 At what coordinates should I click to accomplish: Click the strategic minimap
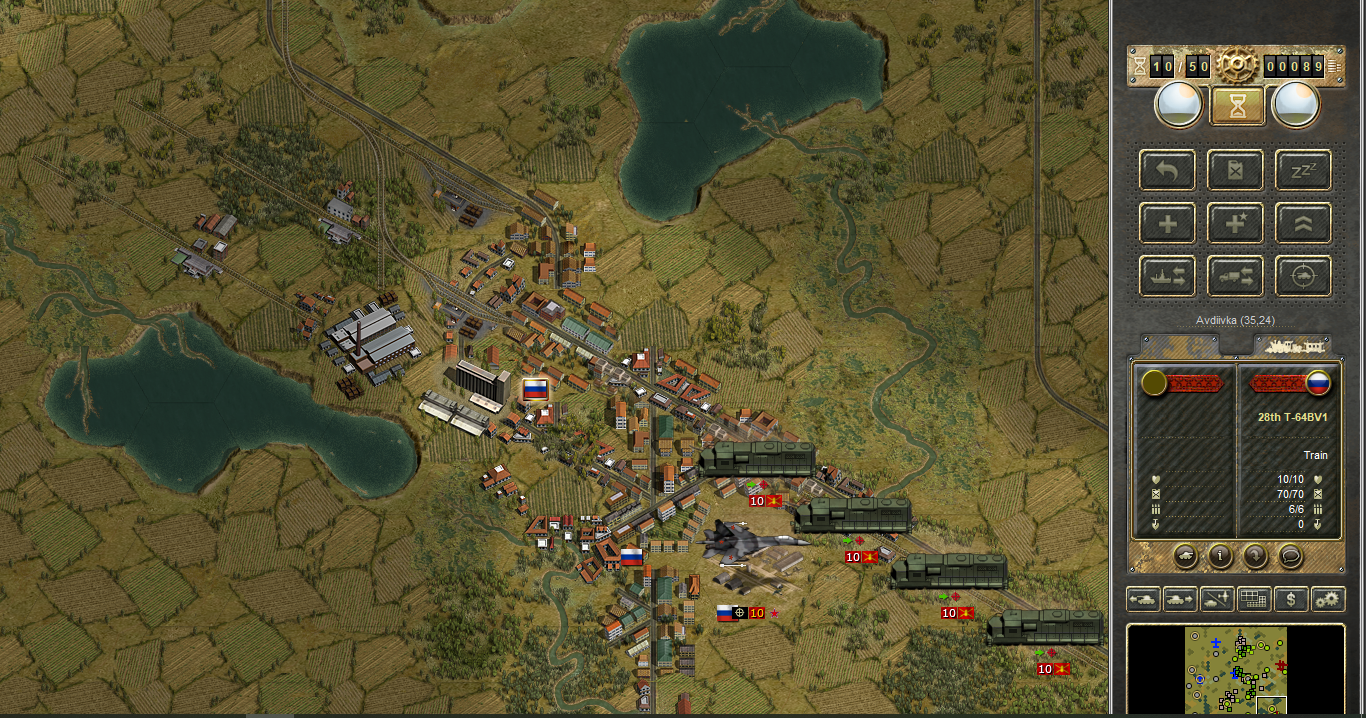pyautogui.click(x=1236, y=670)
